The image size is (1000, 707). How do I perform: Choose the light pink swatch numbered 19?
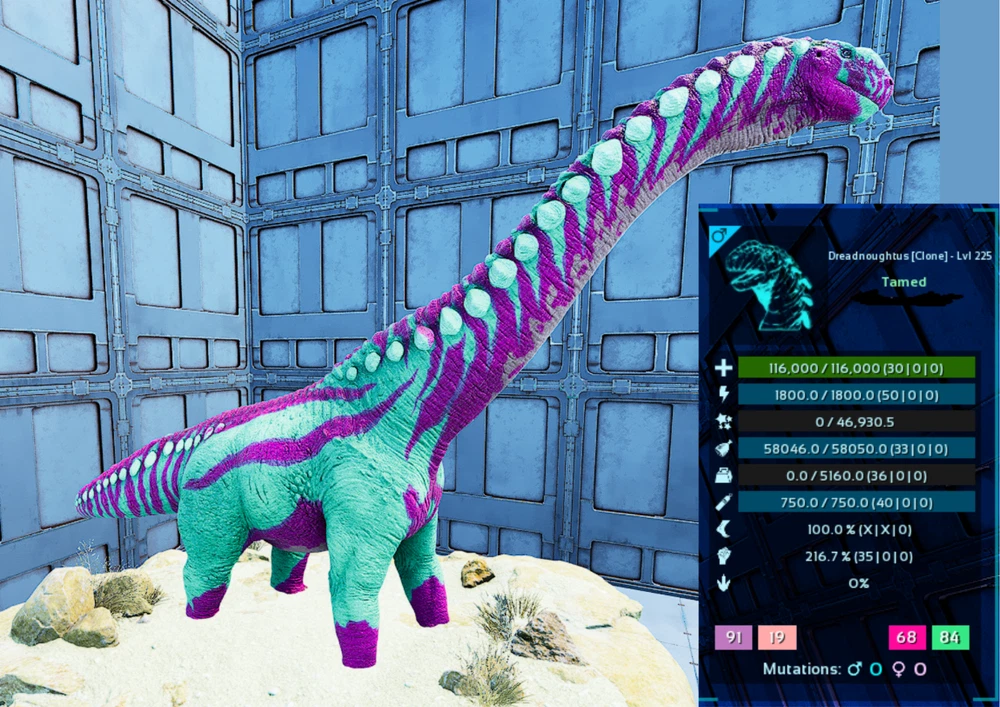[777, 638]
